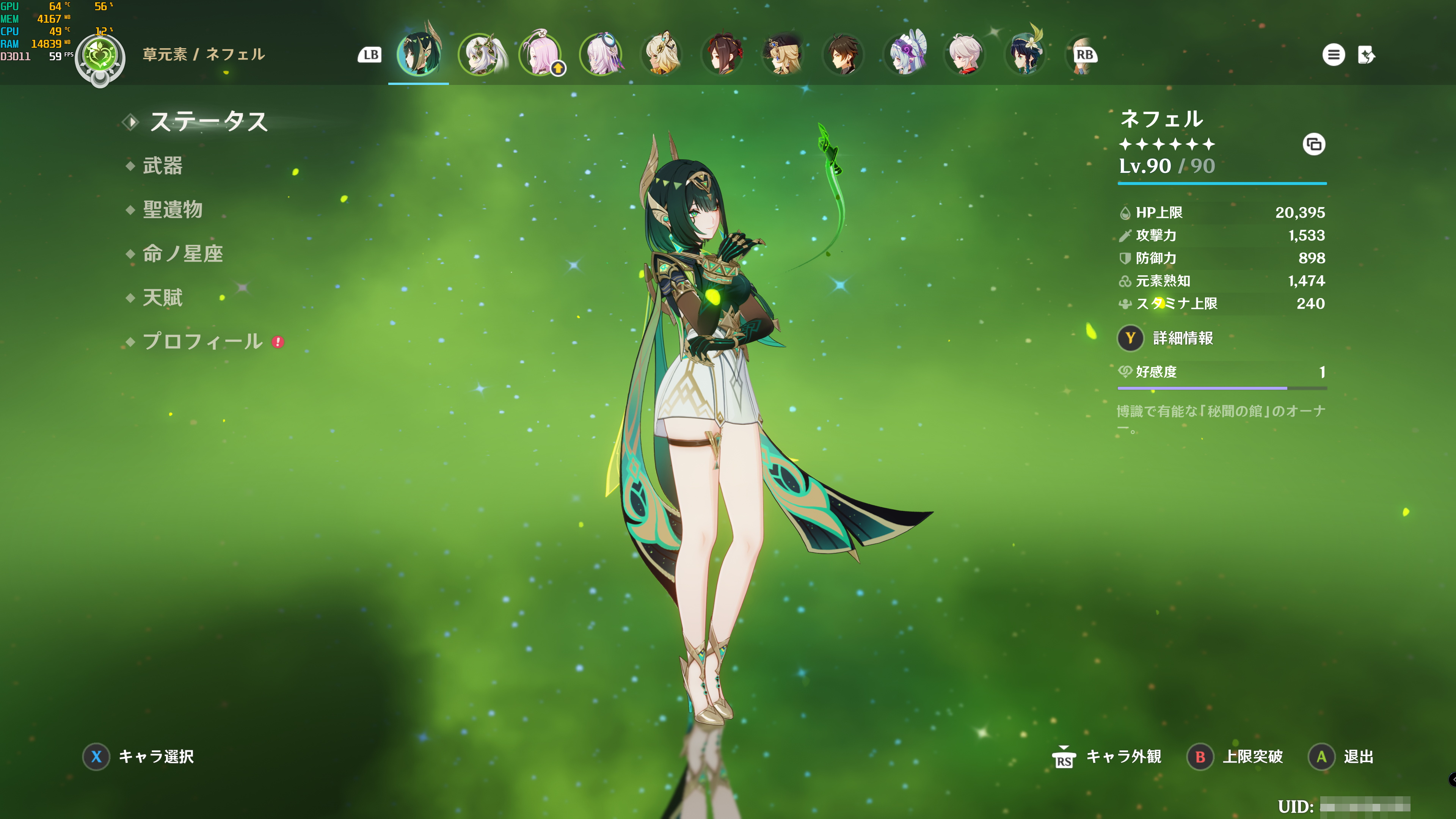Select the blonde character wearing a black hat
This screenshot has height=819, width=1456.
(x=783, y=55)
